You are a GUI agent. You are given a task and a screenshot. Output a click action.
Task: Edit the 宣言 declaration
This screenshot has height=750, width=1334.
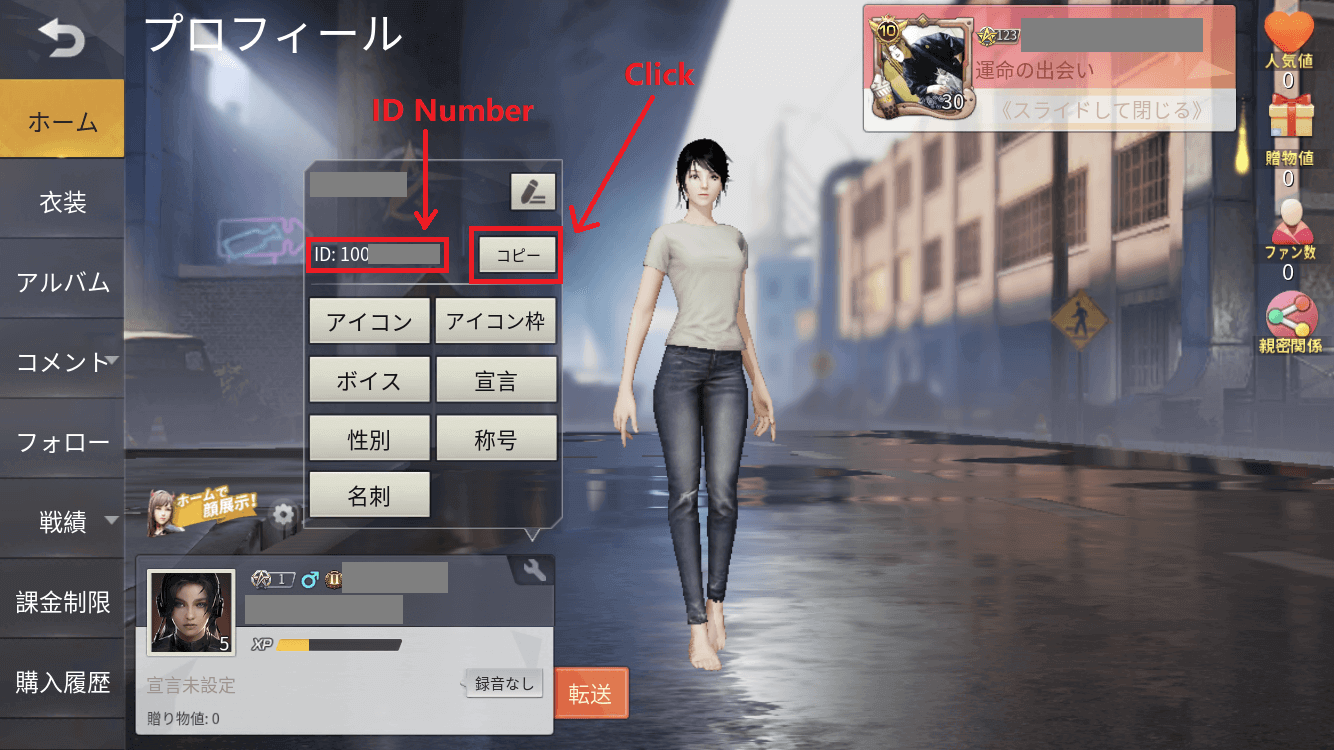[496, 381]
